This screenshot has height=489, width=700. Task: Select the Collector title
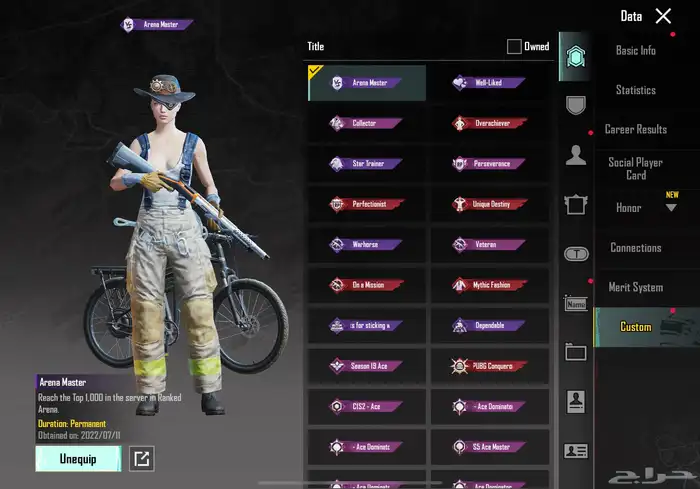coord(366,123)
